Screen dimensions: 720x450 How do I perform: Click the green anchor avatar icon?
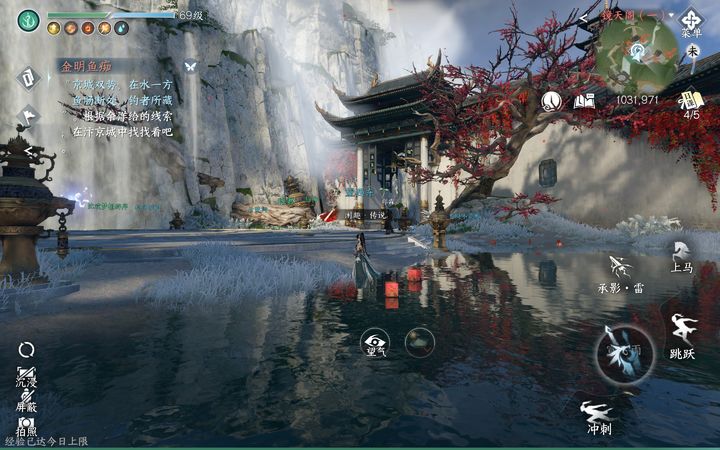[28, 20]
